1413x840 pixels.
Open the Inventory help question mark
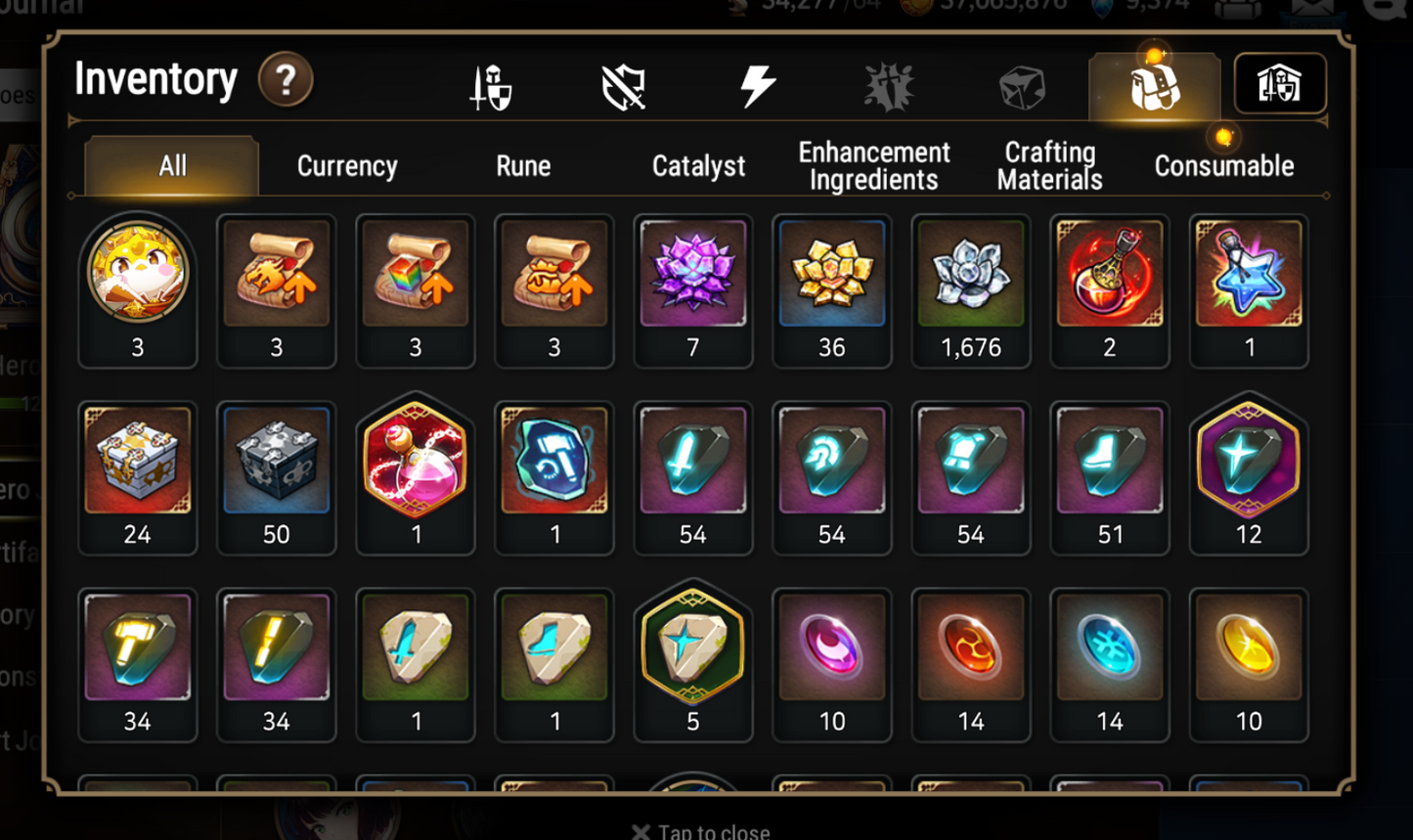[285, 80]
